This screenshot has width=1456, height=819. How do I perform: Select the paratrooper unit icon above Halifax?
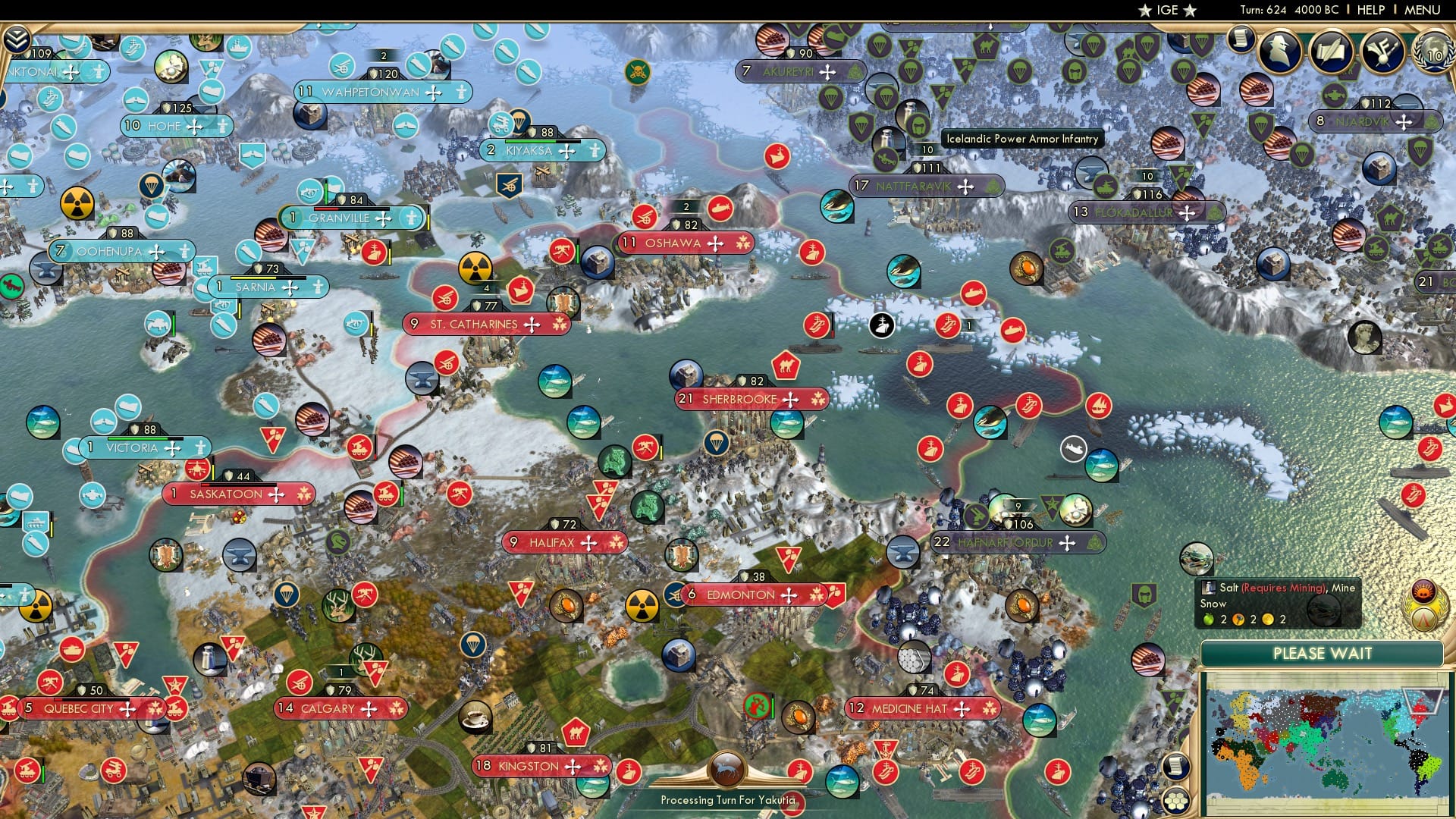[717, 442]
